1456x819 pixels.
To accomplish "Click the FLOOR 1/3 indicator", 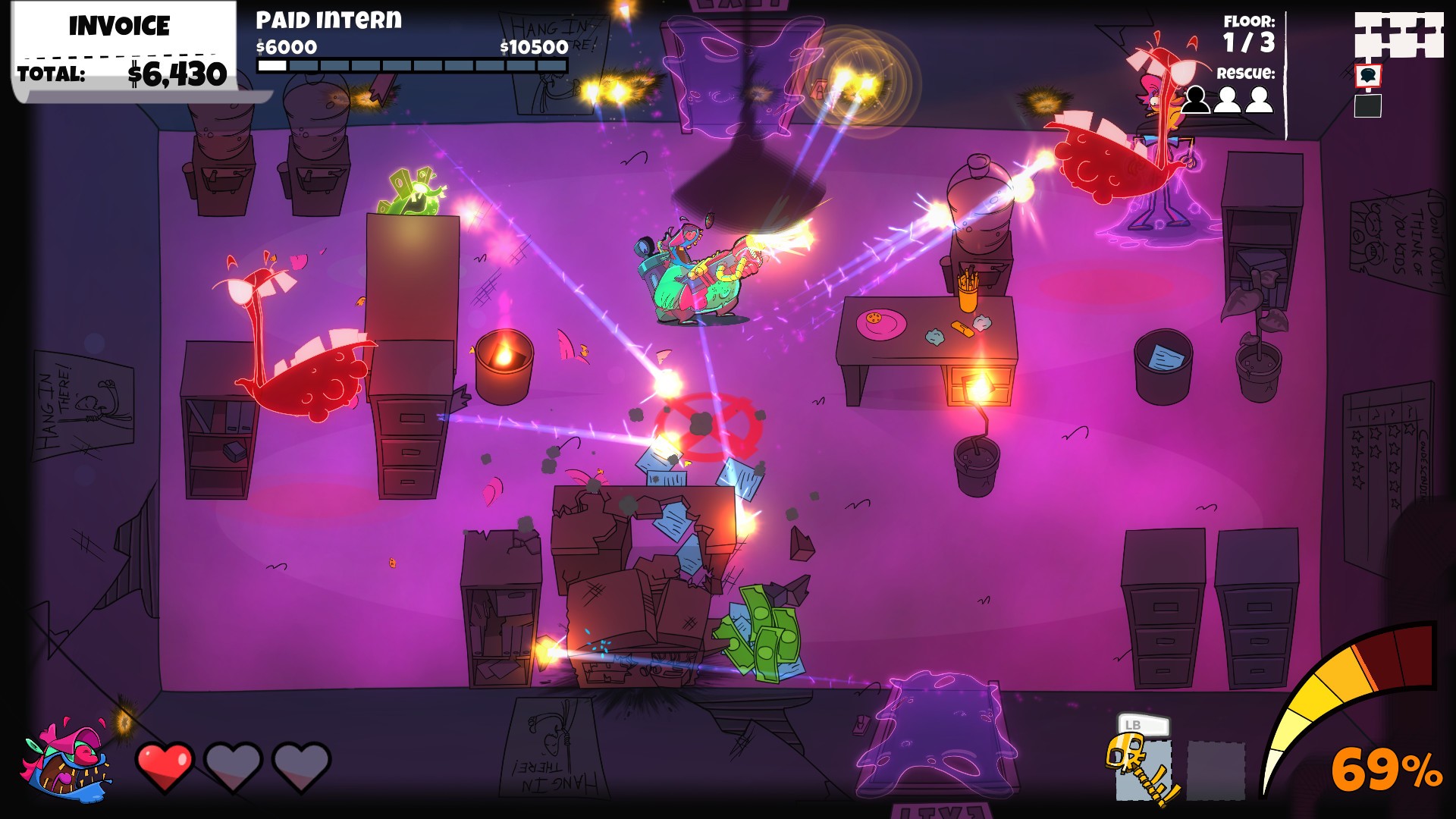I will 1250,32.
